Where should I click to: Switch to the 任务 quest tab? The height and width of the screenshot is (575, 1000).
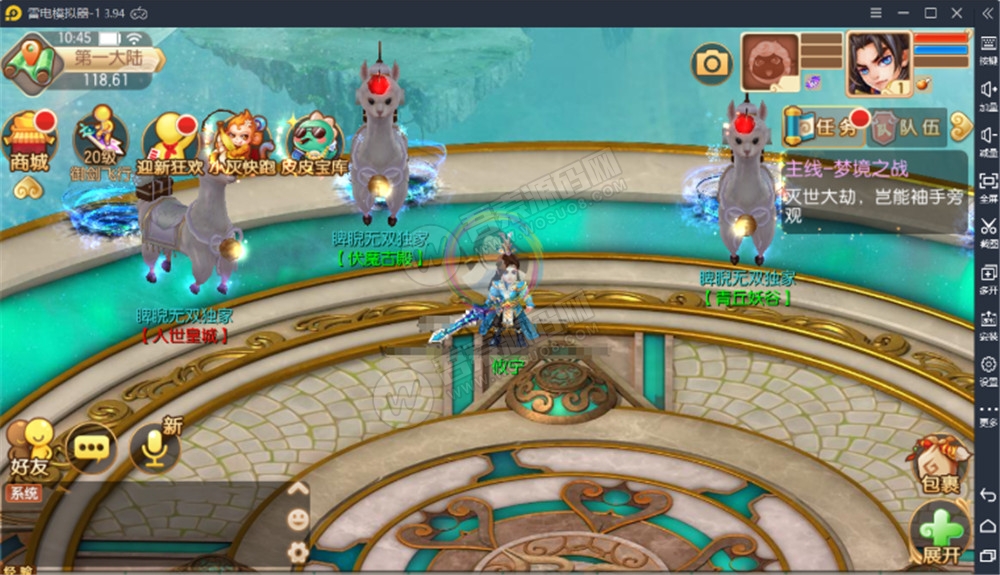823,127
